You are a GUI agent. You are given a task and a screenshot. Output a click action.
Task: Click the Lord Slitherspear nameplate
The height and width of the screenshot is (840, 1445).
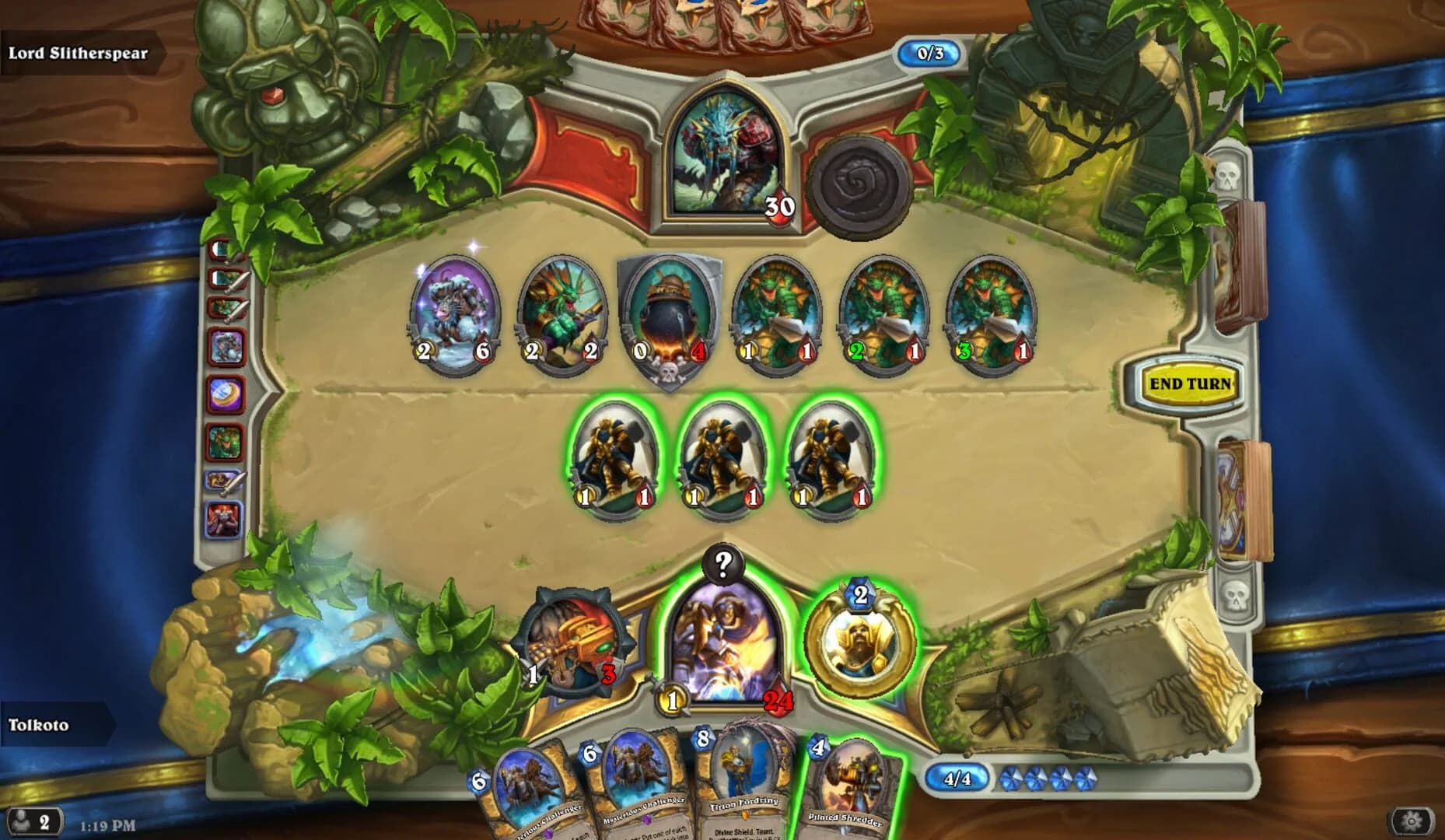click(78, 54)
